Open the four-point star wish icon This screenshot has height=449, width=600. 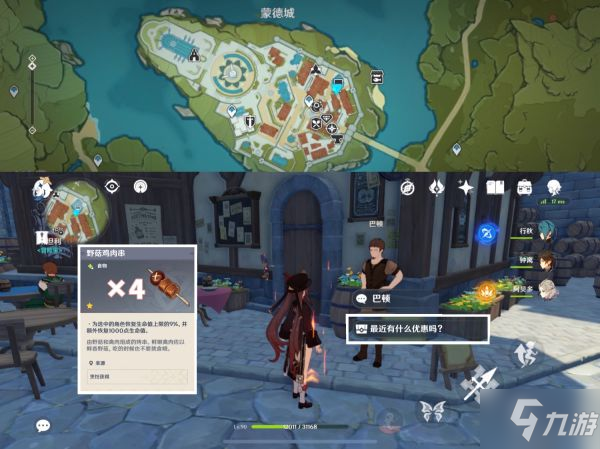(465, 187)
